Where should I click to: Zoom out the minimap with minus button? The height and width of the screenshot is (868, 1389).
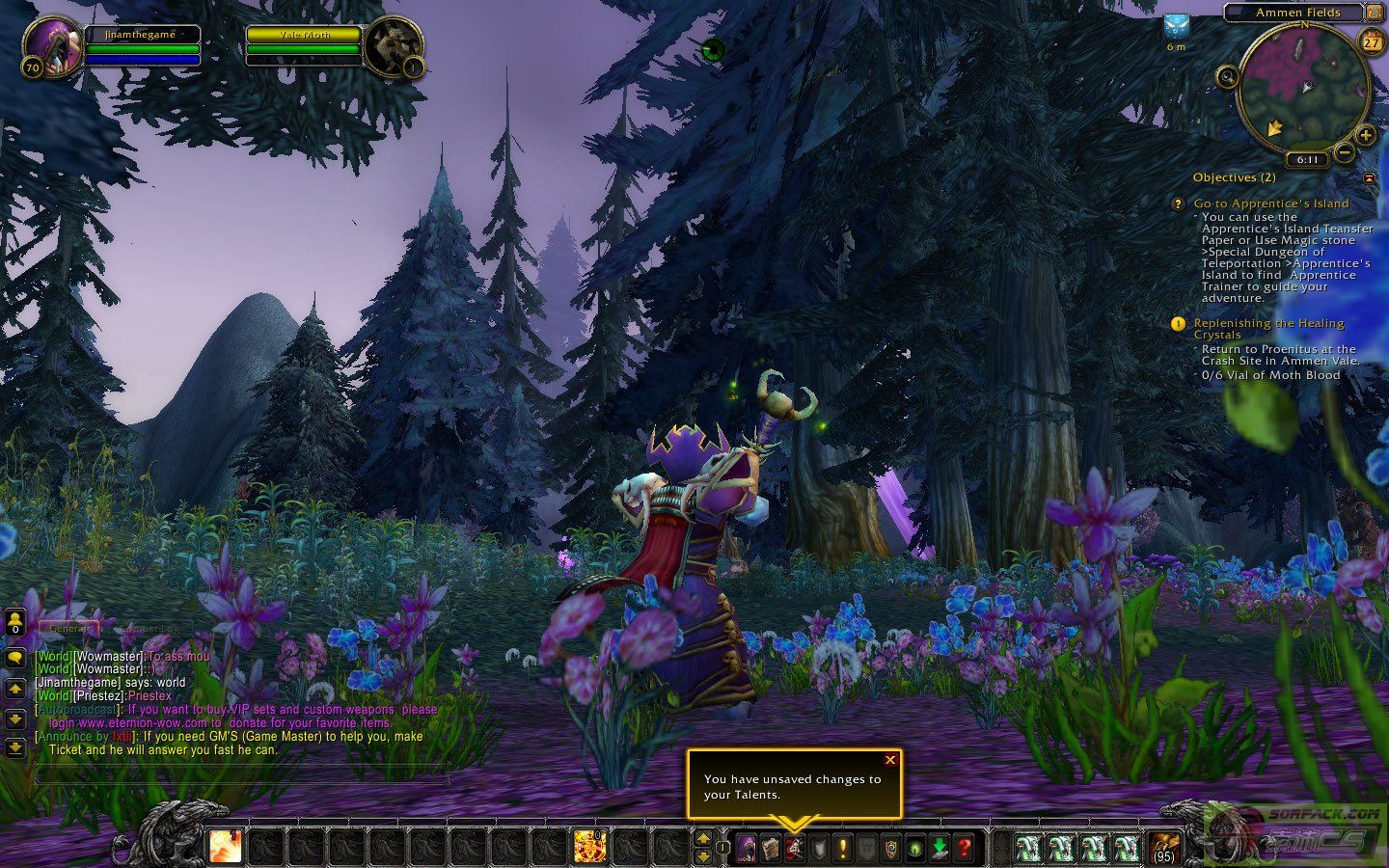[1344, 153]
